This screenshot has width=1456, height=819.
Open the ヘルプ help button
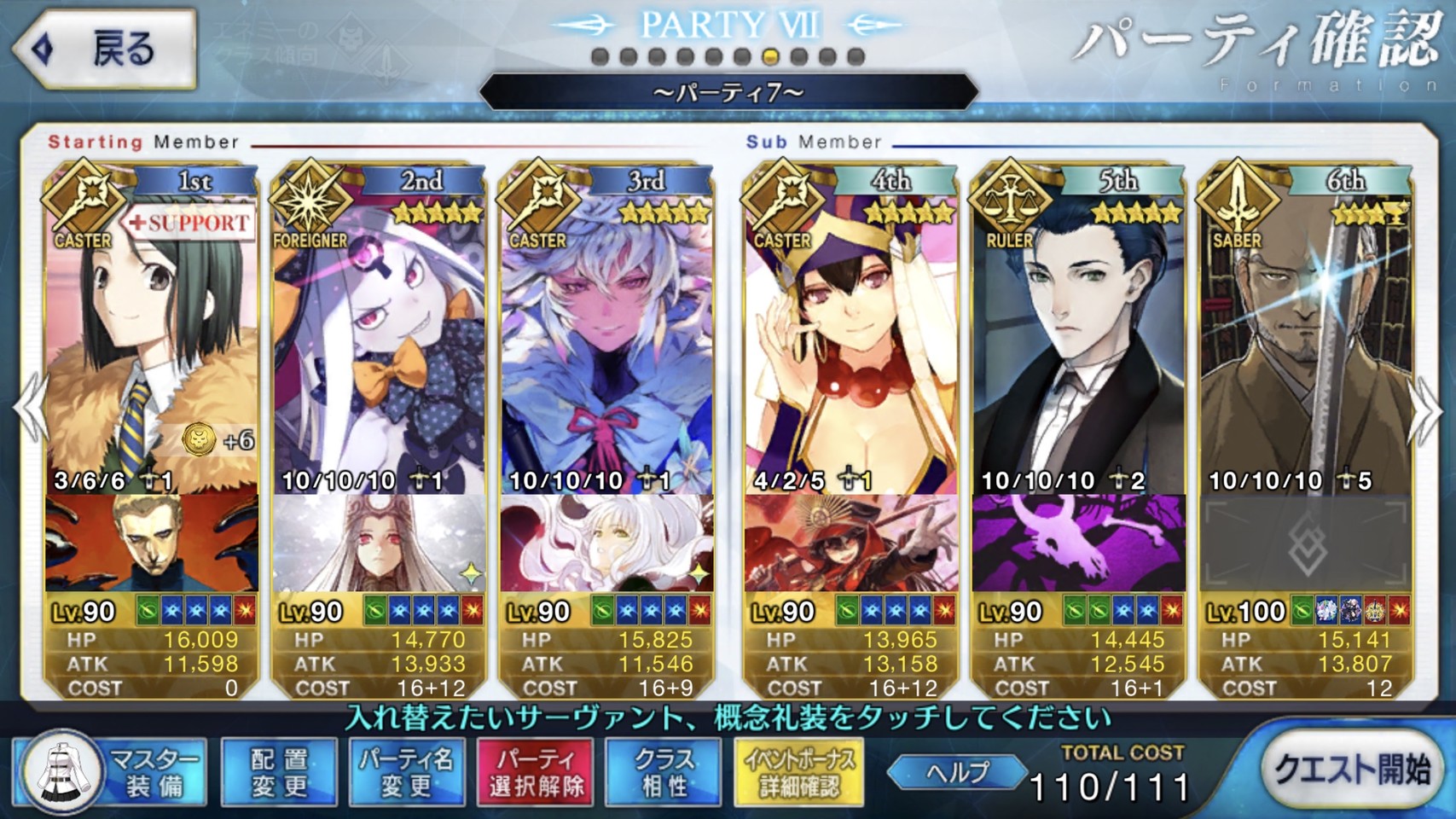(957, 772)
